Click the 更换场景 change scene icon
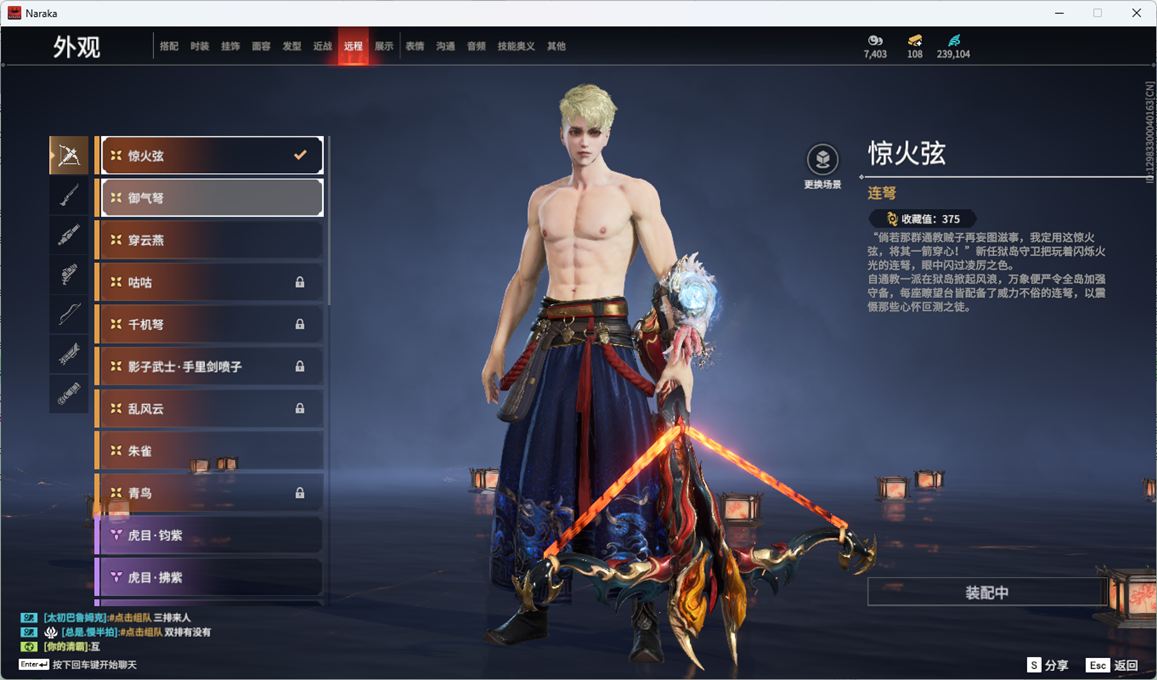Screen dimensions: 1157x680 point(822,160)
